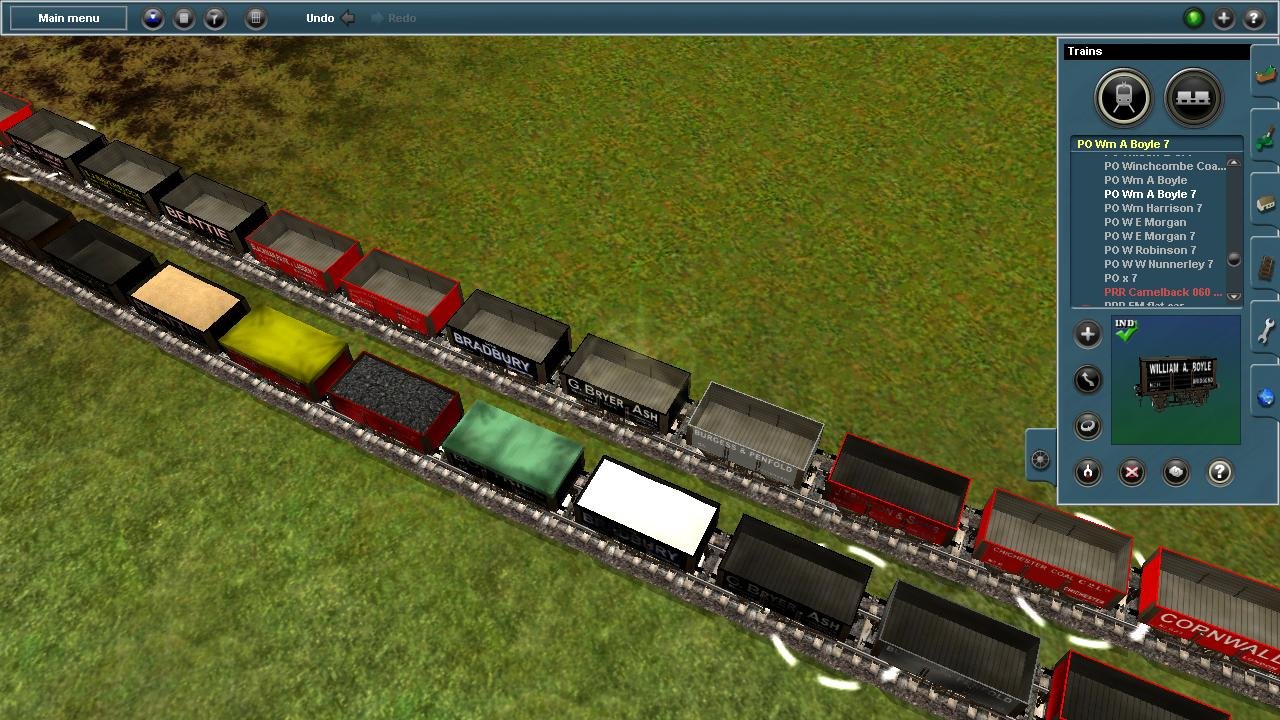
Task: Select the PO W W Nunnerley 7 entry
Action: tap(1158, 264)
